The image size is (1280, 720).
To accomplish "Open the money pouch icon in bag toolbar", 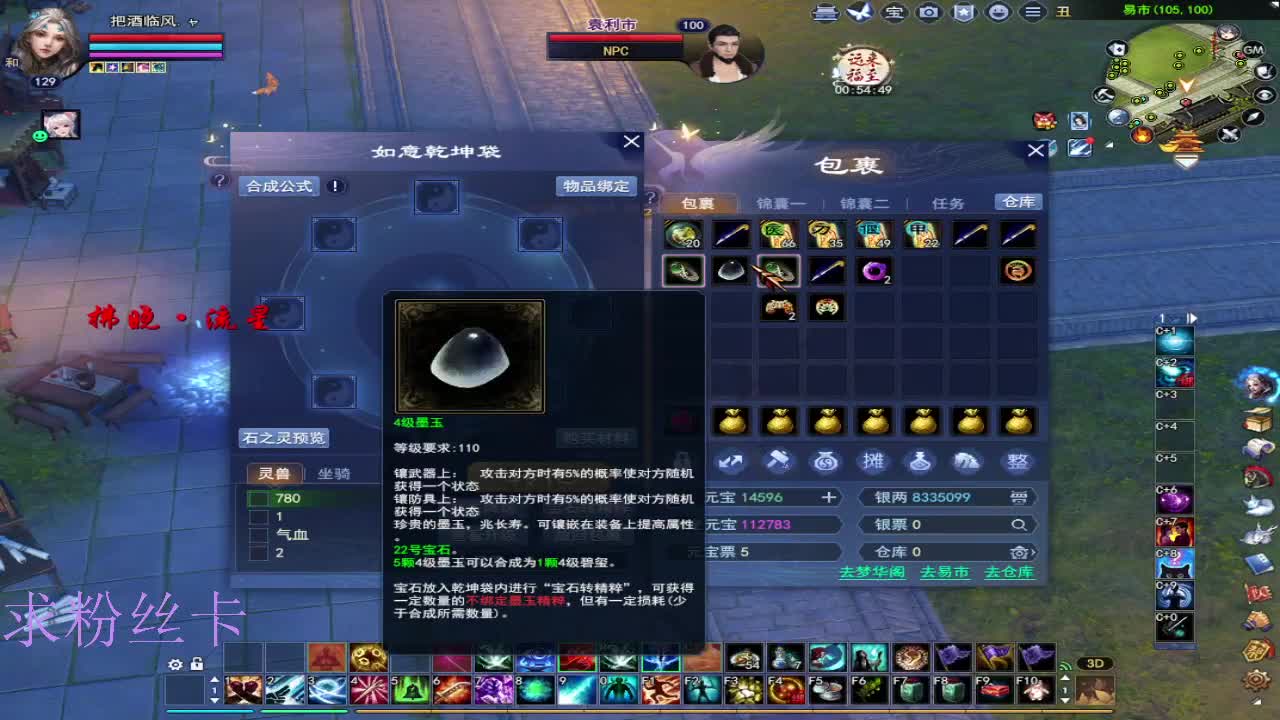I will coord(826,462).
